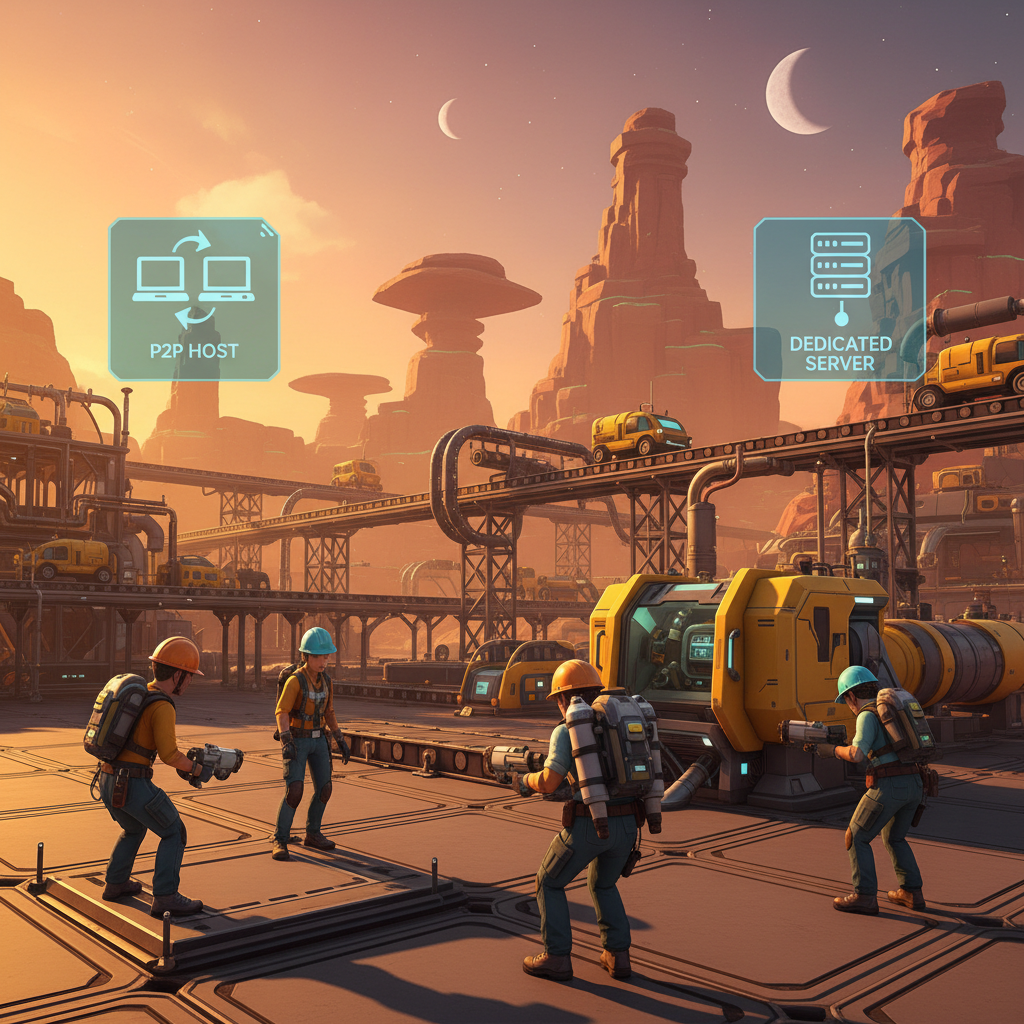The width and height of the screenshot is (1024, 1024).
Task: Choose the Dedicated Server panel
Action: 839,299
